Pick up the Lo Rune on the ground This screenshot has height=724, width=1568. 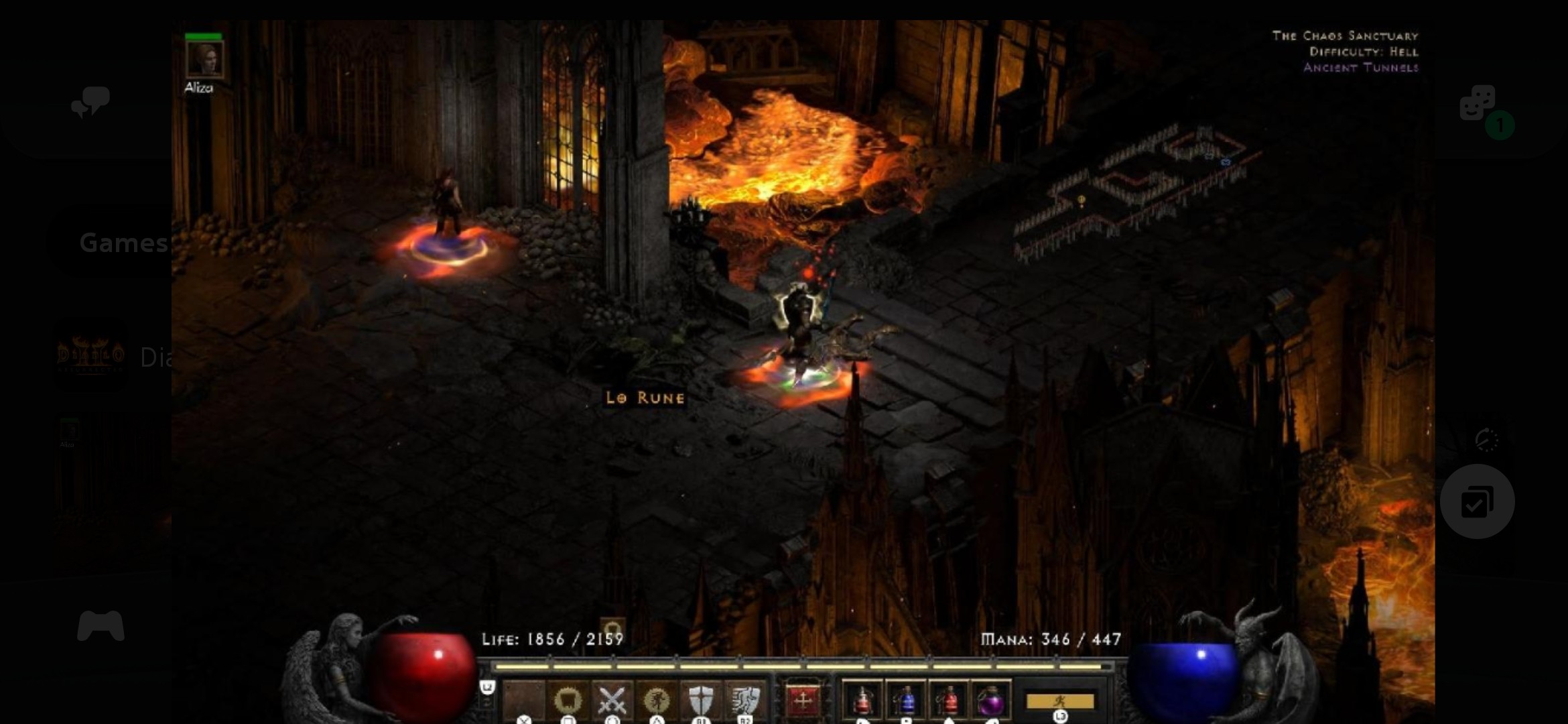(645, 397)
